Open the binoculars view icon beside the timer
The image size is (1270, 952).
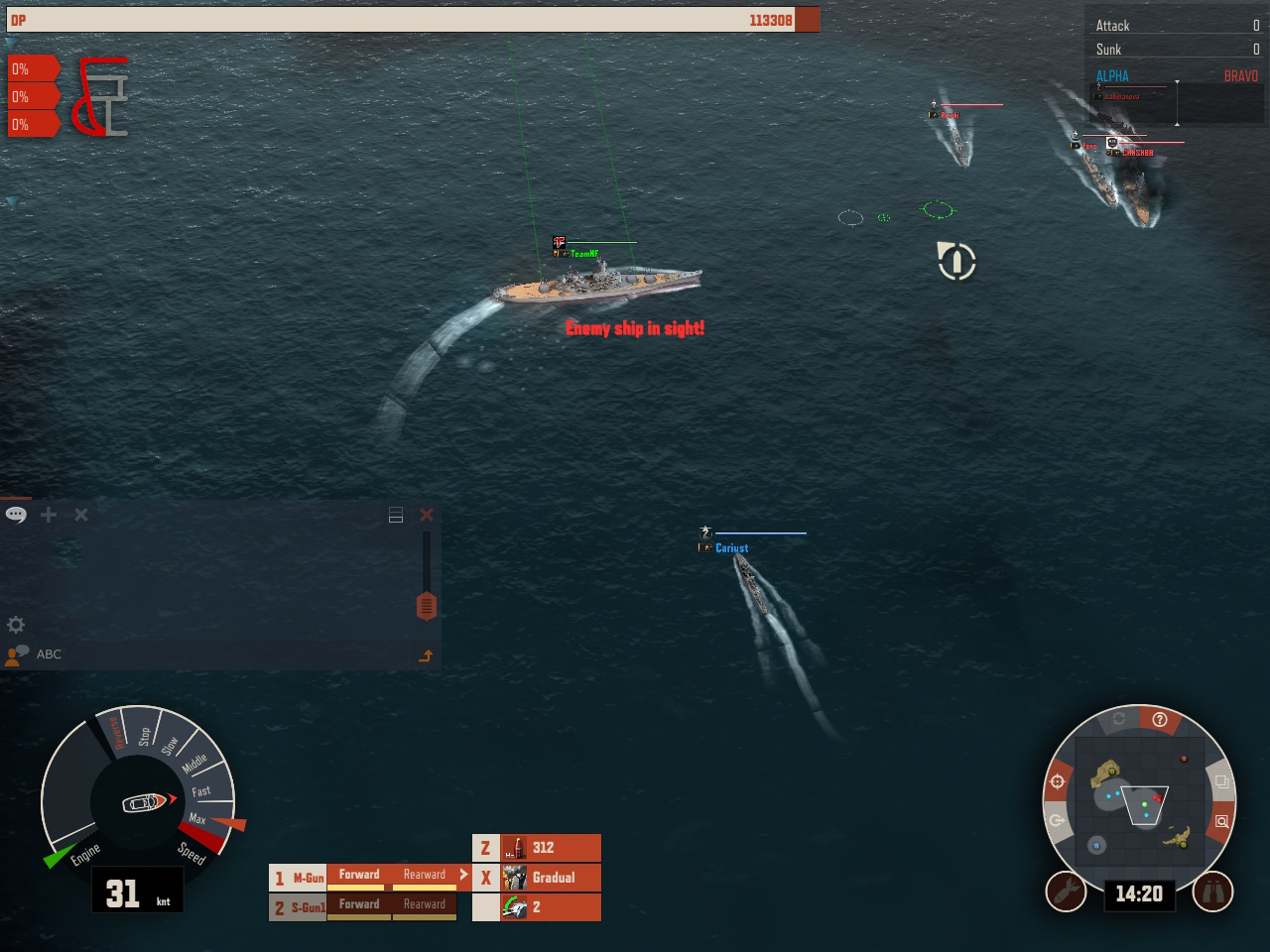tap(1214, 891)
